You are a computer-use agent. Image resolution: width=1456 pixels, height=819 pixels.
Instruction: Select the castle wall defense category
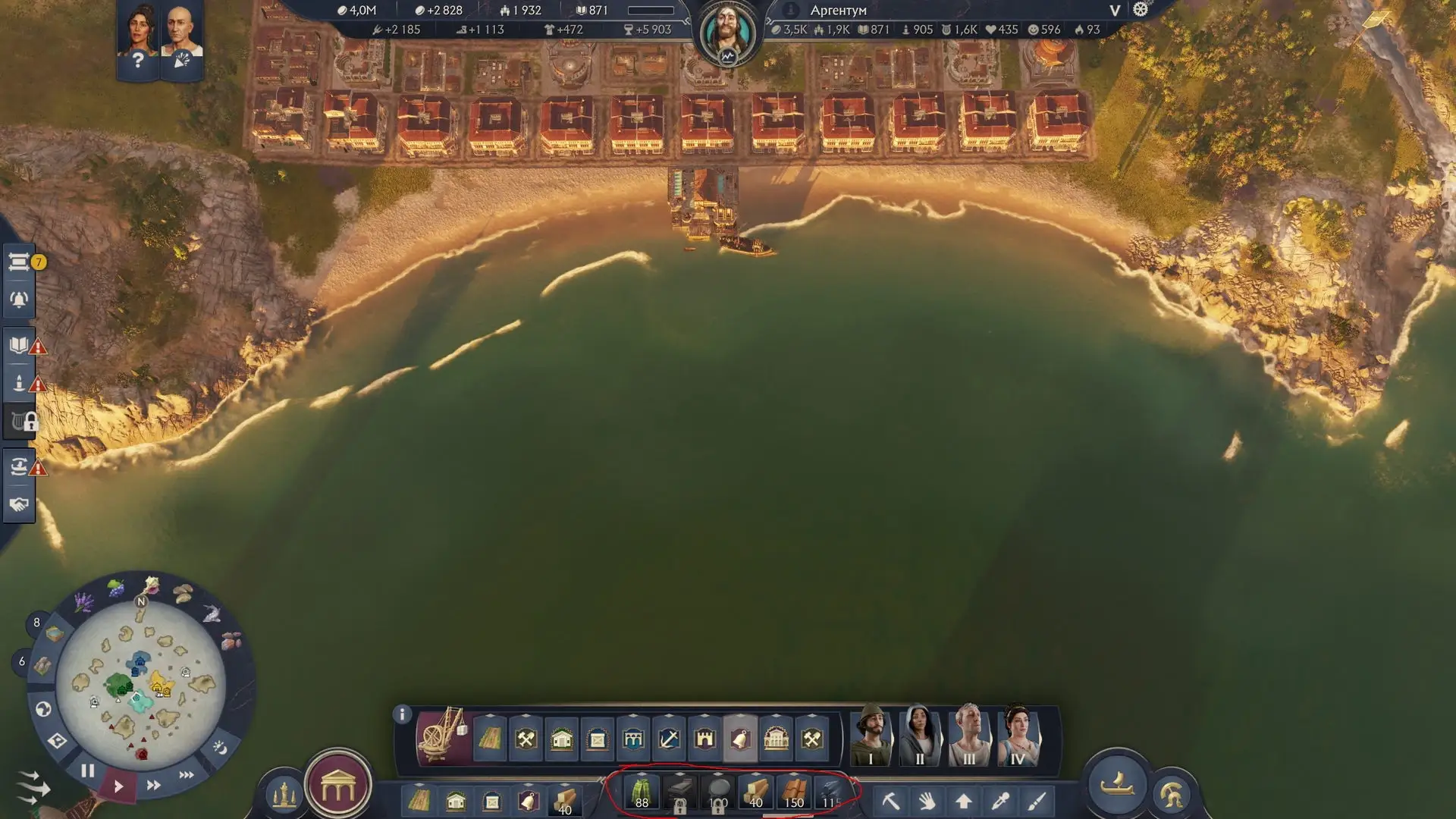704,738
